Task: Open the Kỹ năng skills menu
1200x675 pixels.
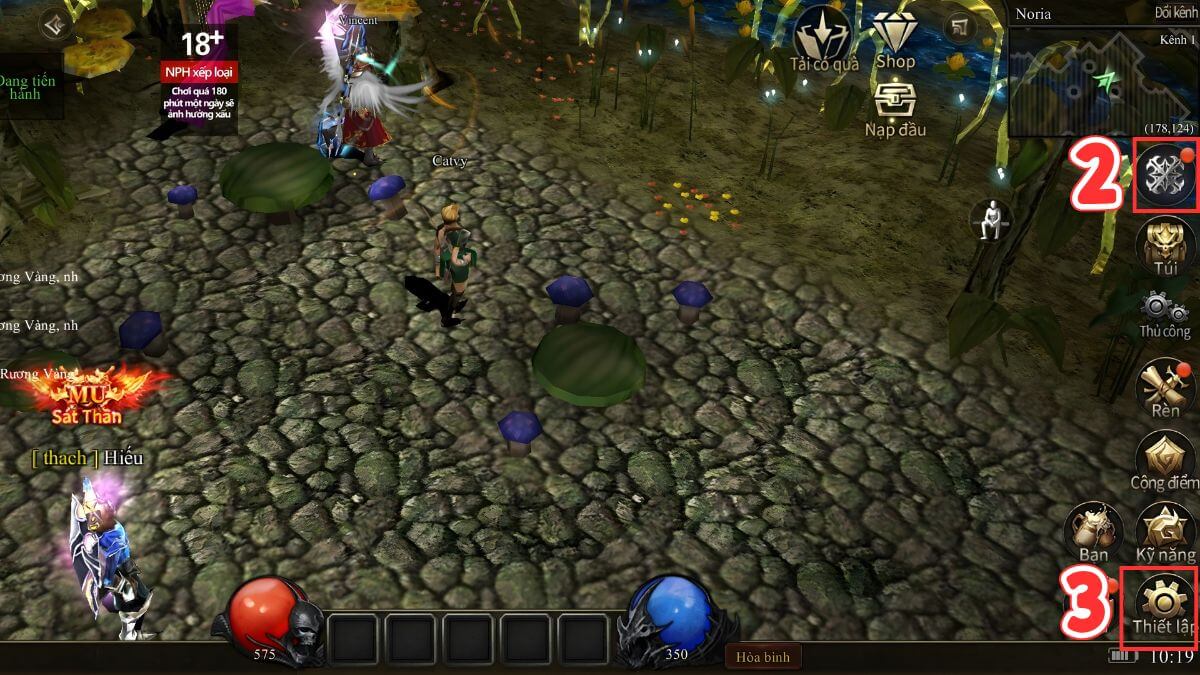Action: [1165, 530]
